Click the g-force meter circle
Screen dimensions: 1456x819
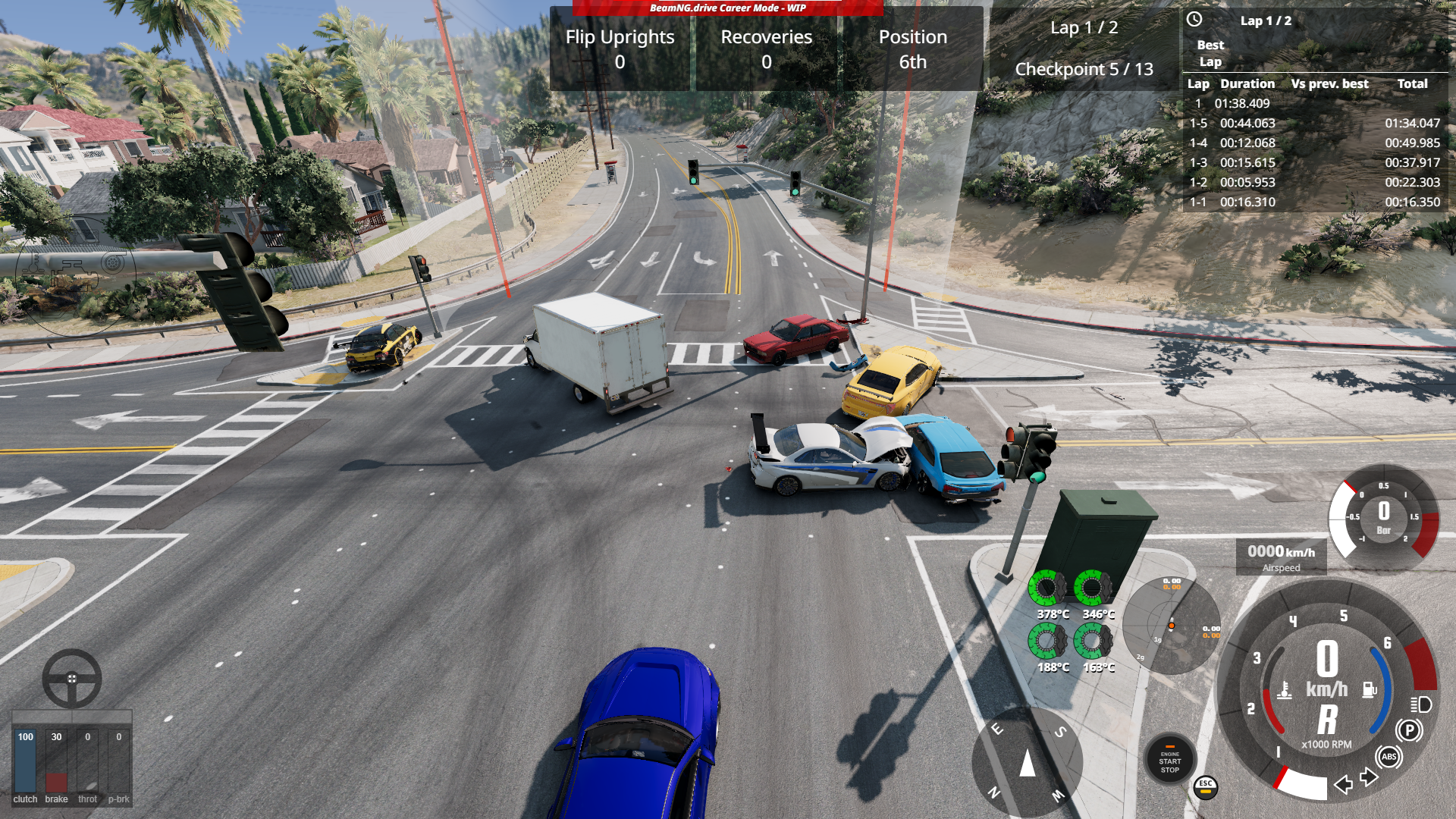[1171, 625]
